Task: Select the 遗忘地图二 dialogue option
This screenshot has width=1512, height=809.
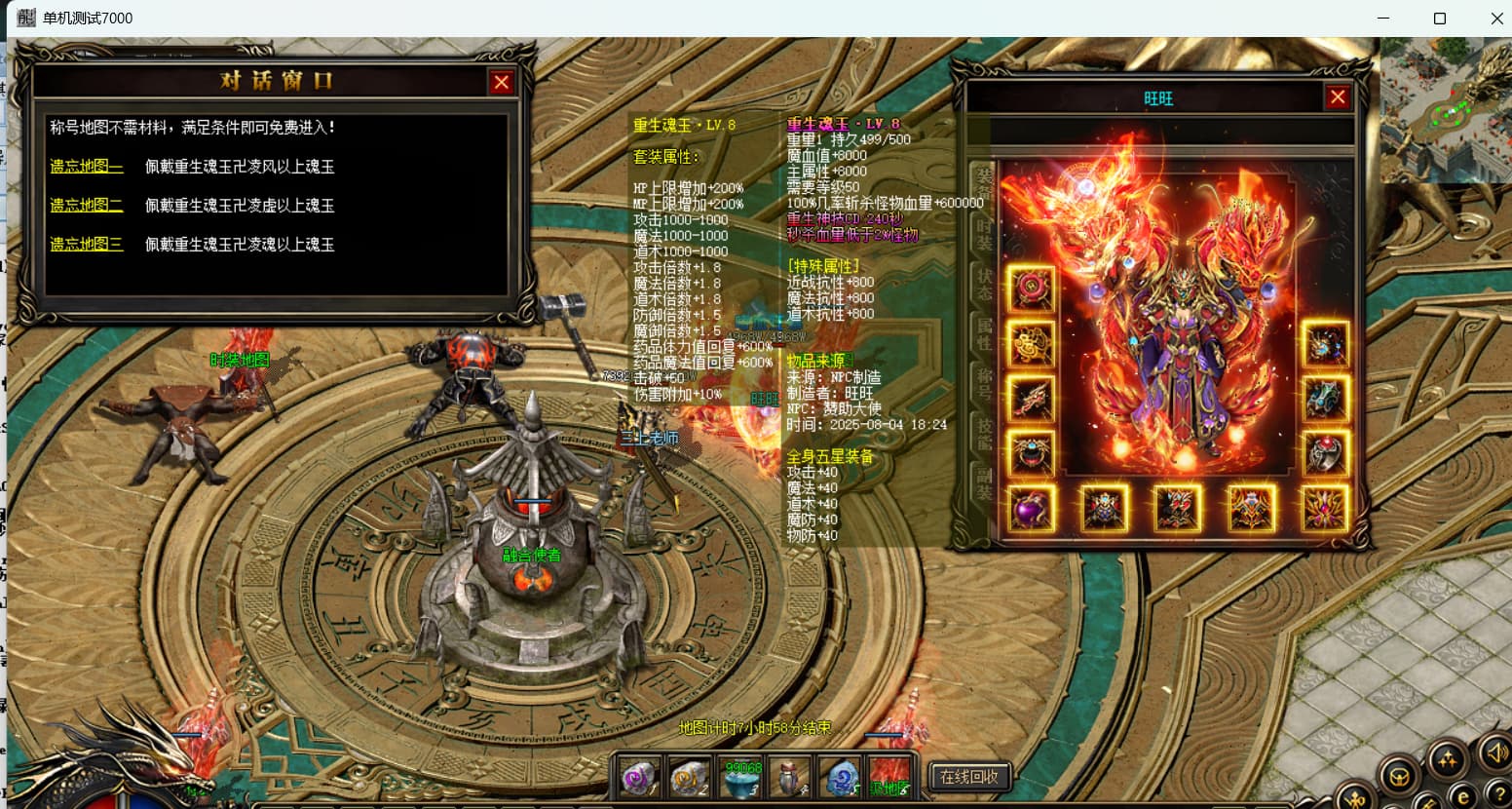Action: [87, 206]
